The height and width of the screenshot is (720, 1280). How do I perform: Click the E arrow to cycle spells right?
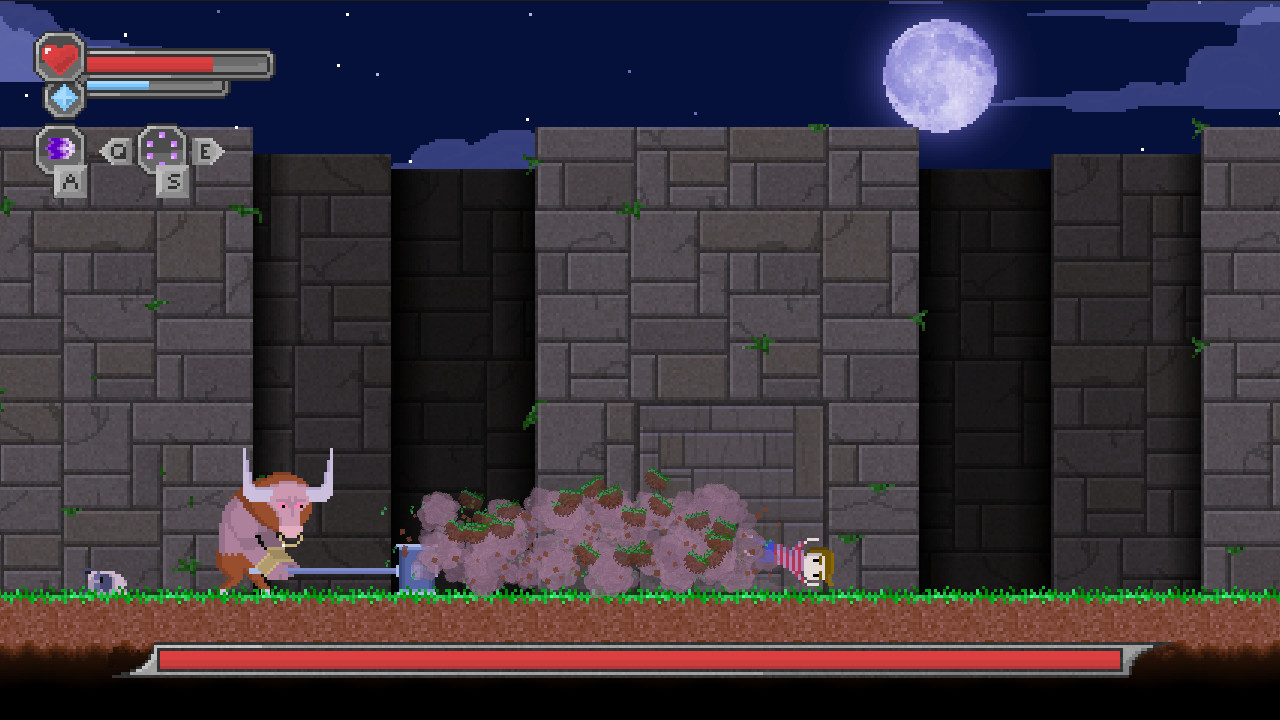[x=207, y=150]
